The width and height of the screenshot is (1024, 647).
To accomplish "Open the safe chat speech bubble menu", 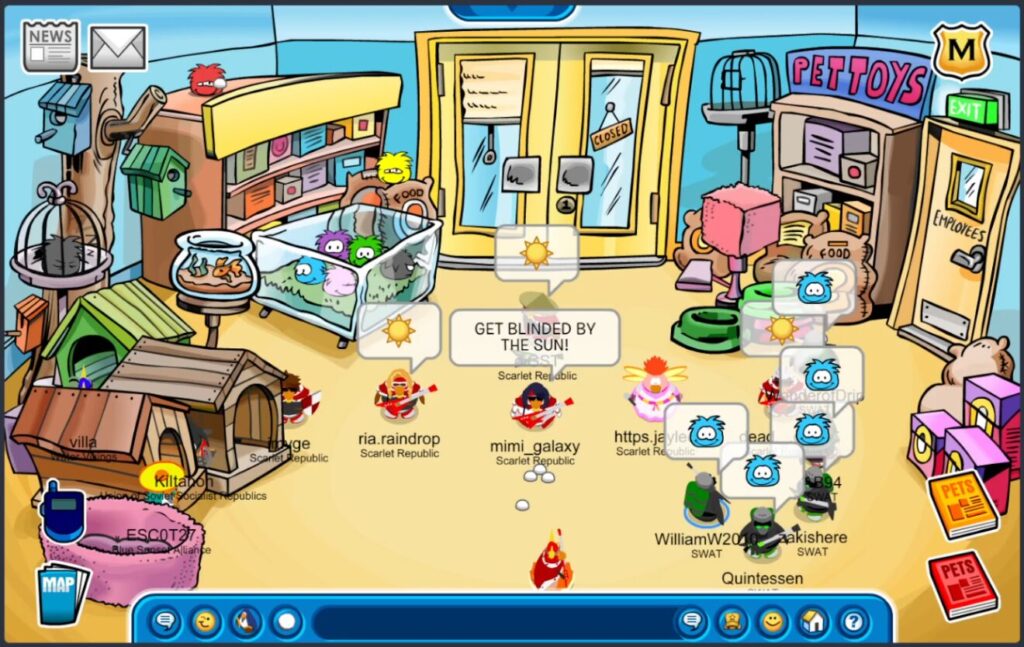I will pyautogui.click(x=166, y=622).
